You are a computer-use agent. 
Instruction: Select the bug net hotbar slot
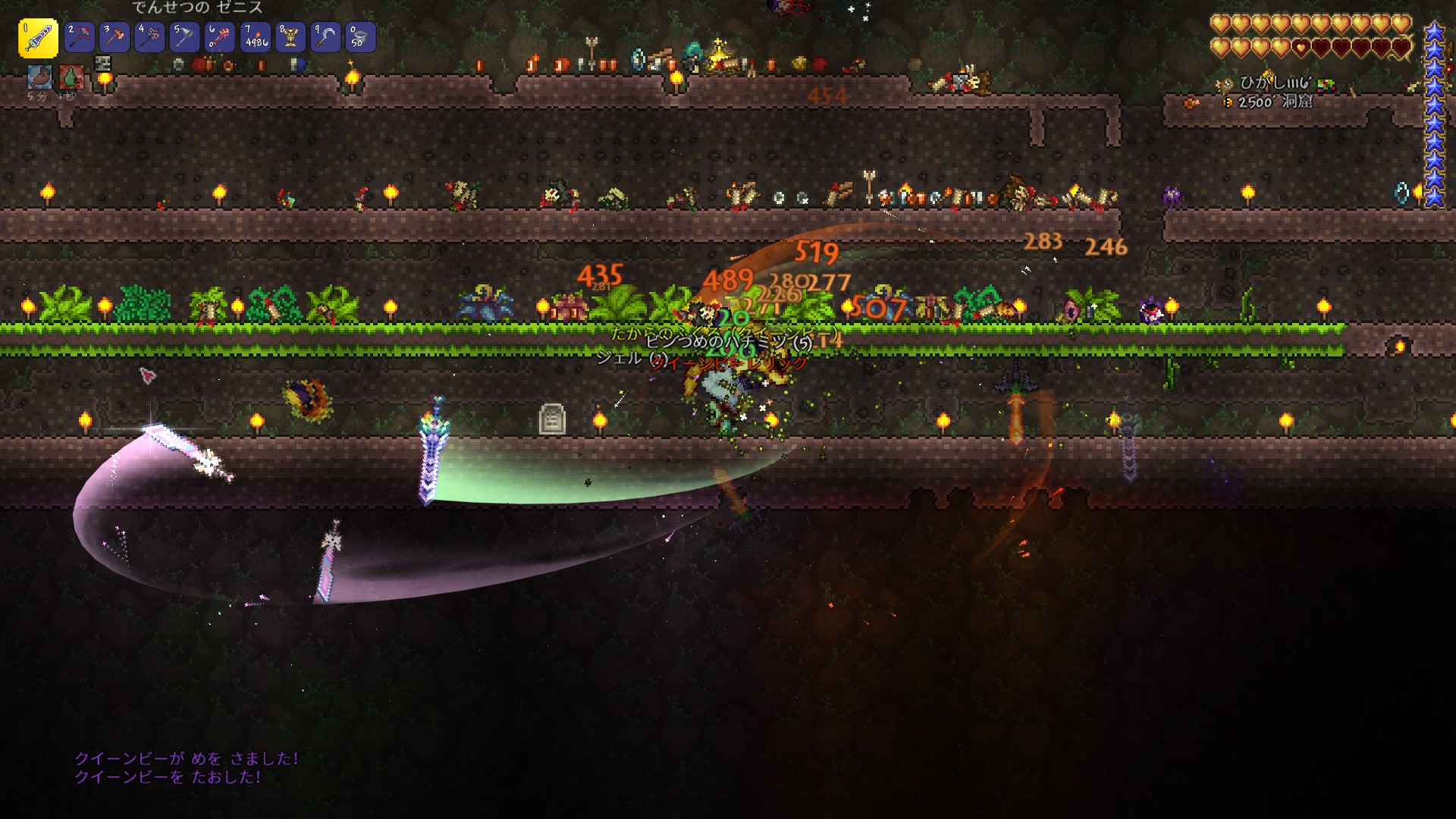click(184, 37)
